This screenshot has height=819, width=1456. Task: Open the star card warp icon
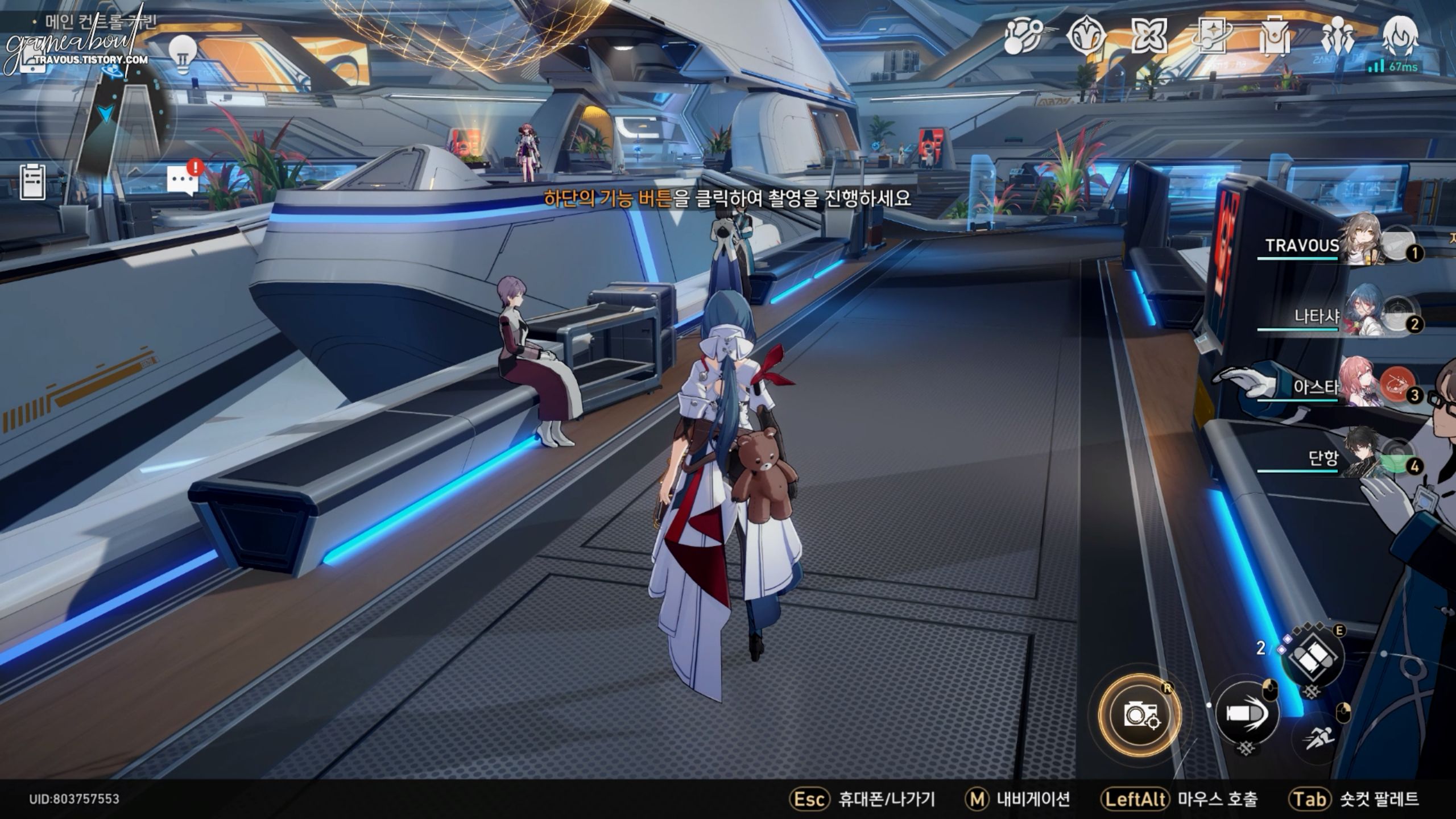[1212, 36]
